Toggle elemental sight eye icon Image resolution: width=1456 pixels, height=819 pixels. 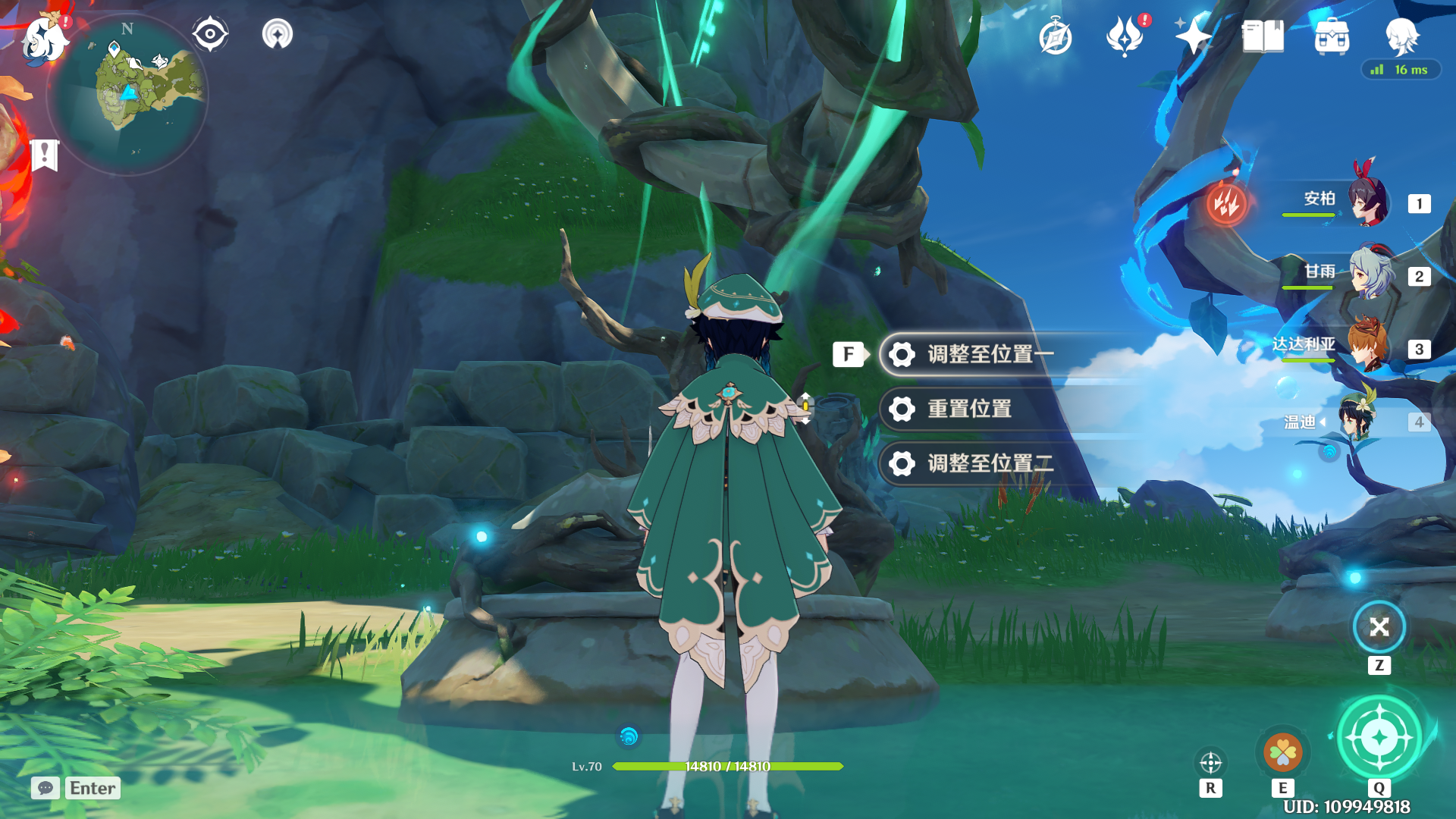point(210,34)
